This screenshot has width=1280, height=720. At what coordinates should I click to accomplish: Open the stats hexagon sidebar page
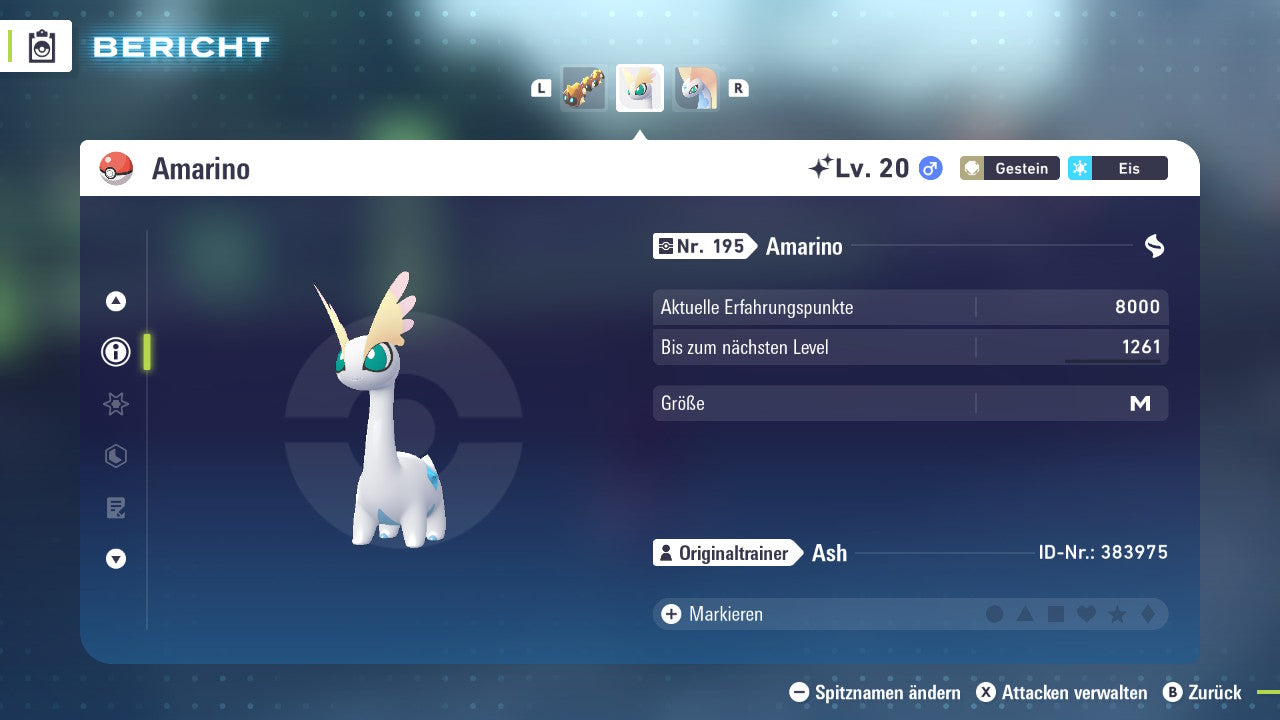coord(115,456)
